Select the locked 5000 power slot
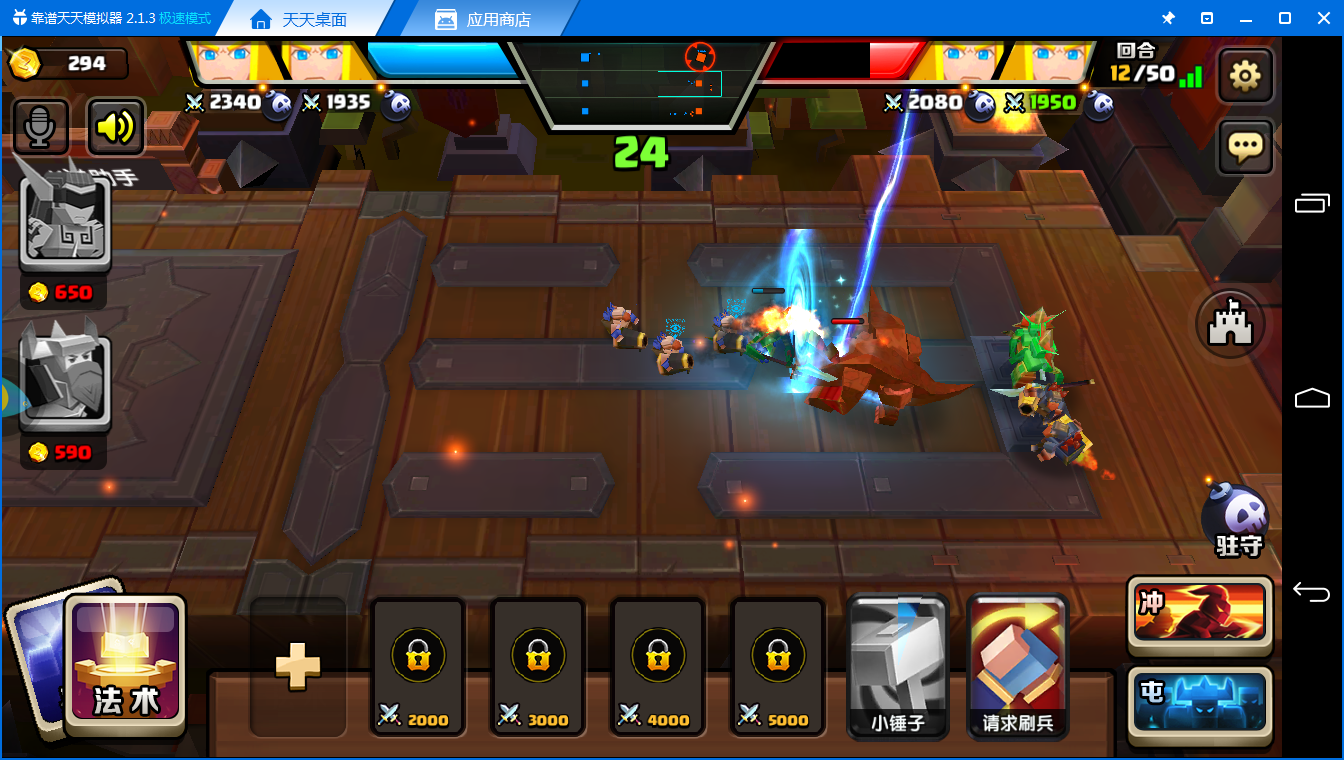This screenshot has width=1344, height=760. coord(778,667)
